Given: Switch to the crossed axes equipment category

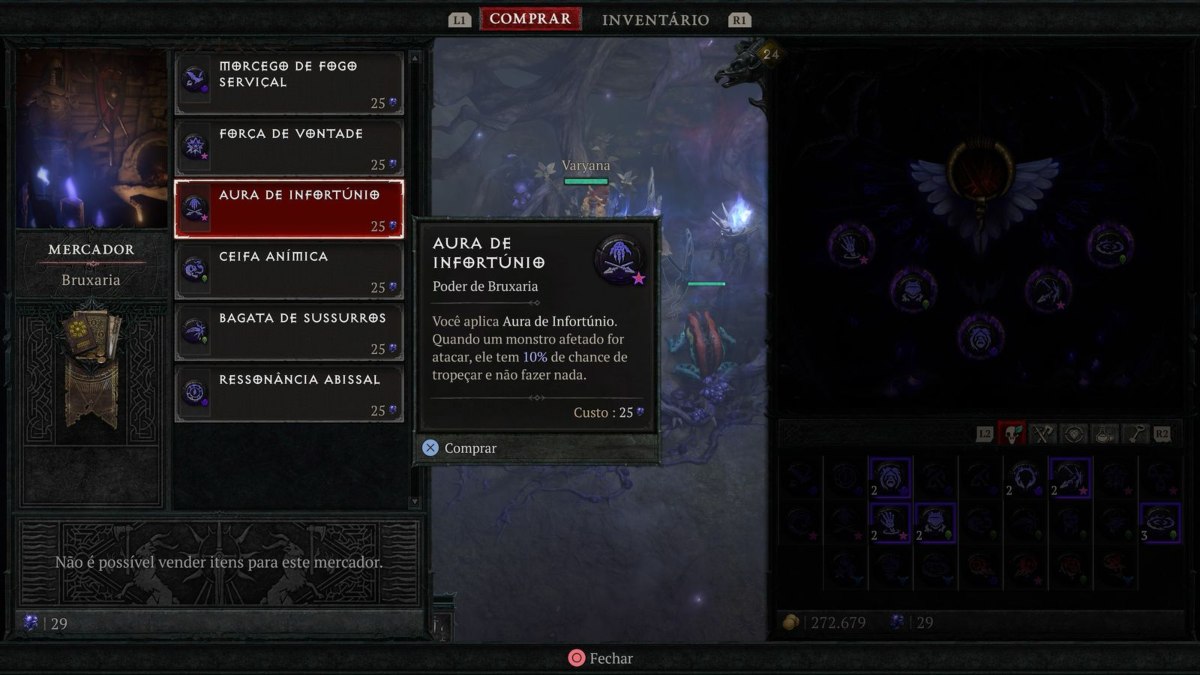Looking at the screenshot, I should click(x=1044, y=434).
